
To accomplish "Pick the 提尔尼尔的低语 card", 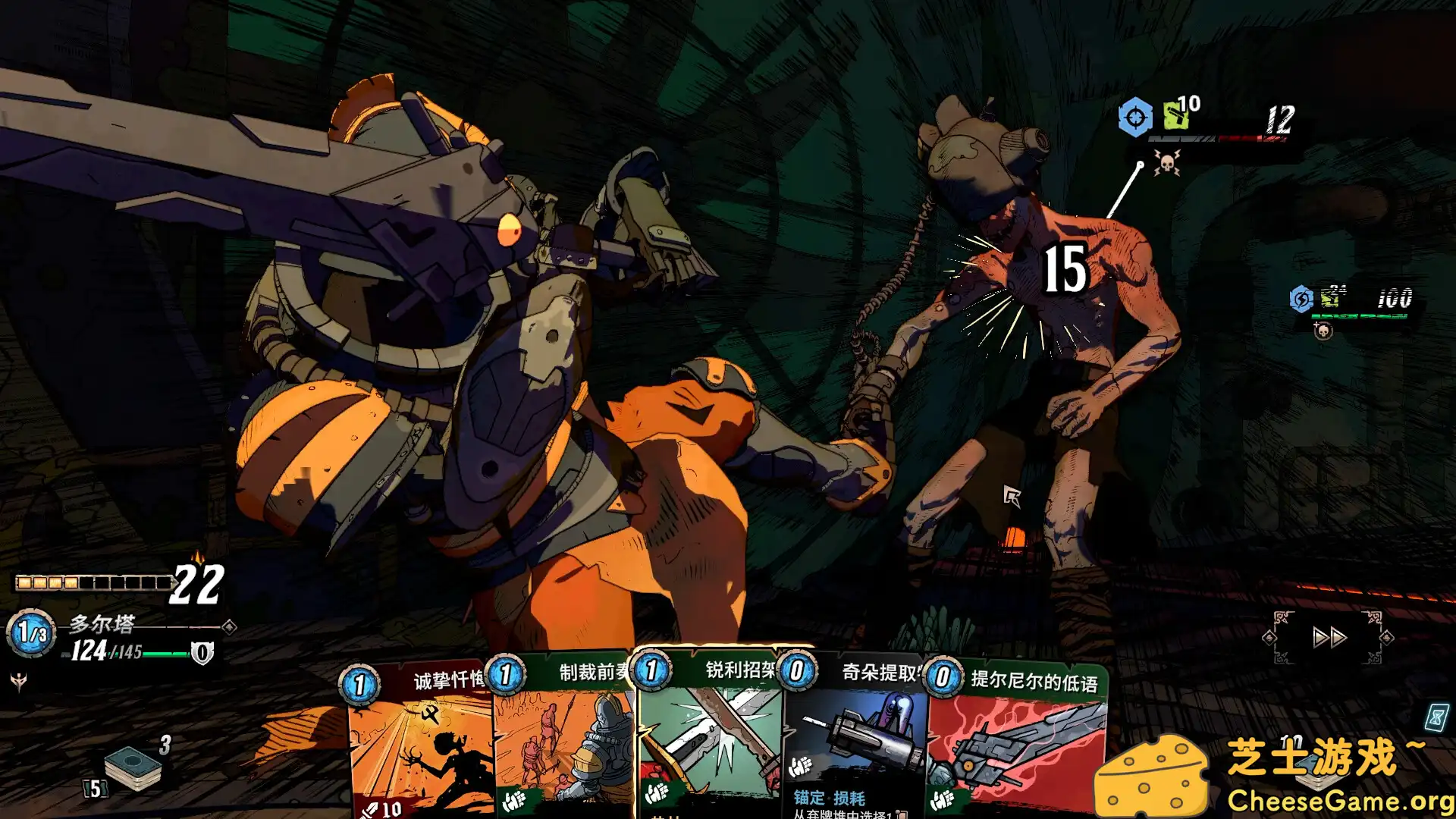I will [x=1016, y=739].
